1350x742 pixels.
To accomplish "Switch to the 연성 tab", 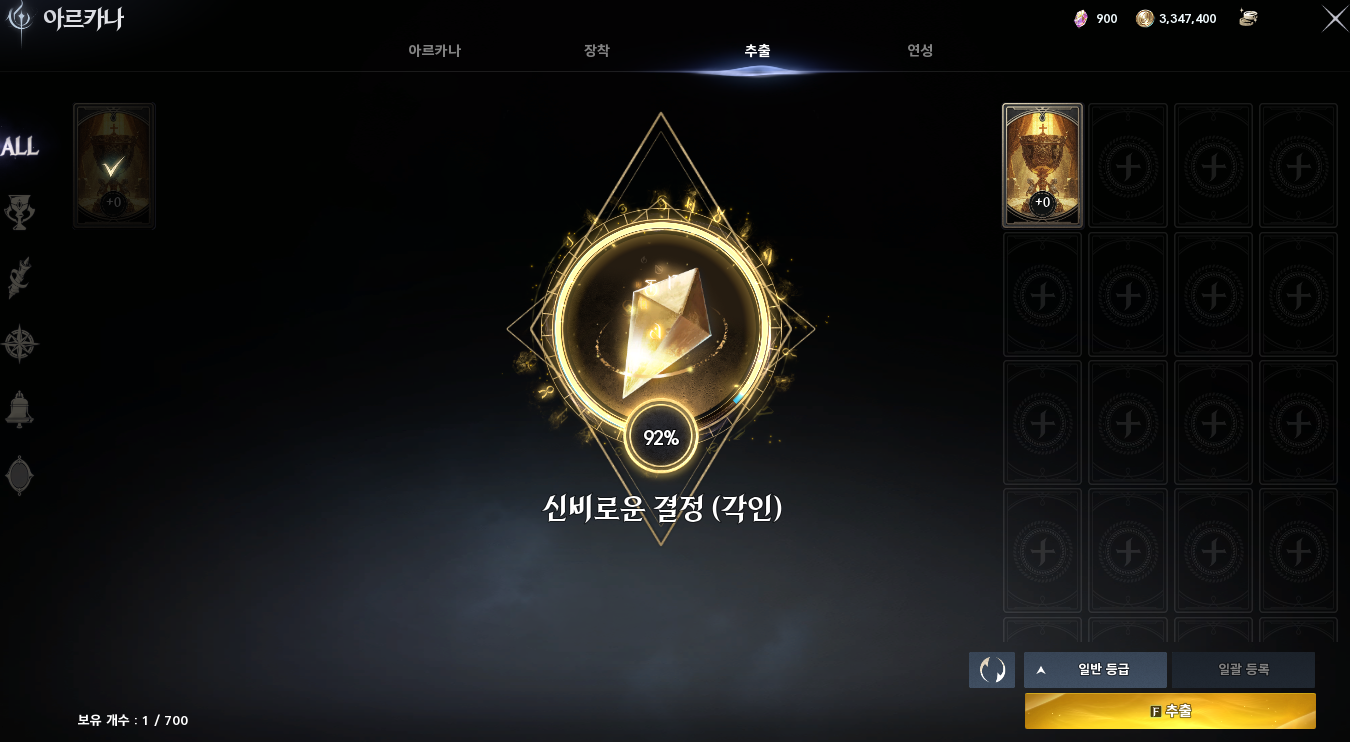I will [x=919, y=49].
